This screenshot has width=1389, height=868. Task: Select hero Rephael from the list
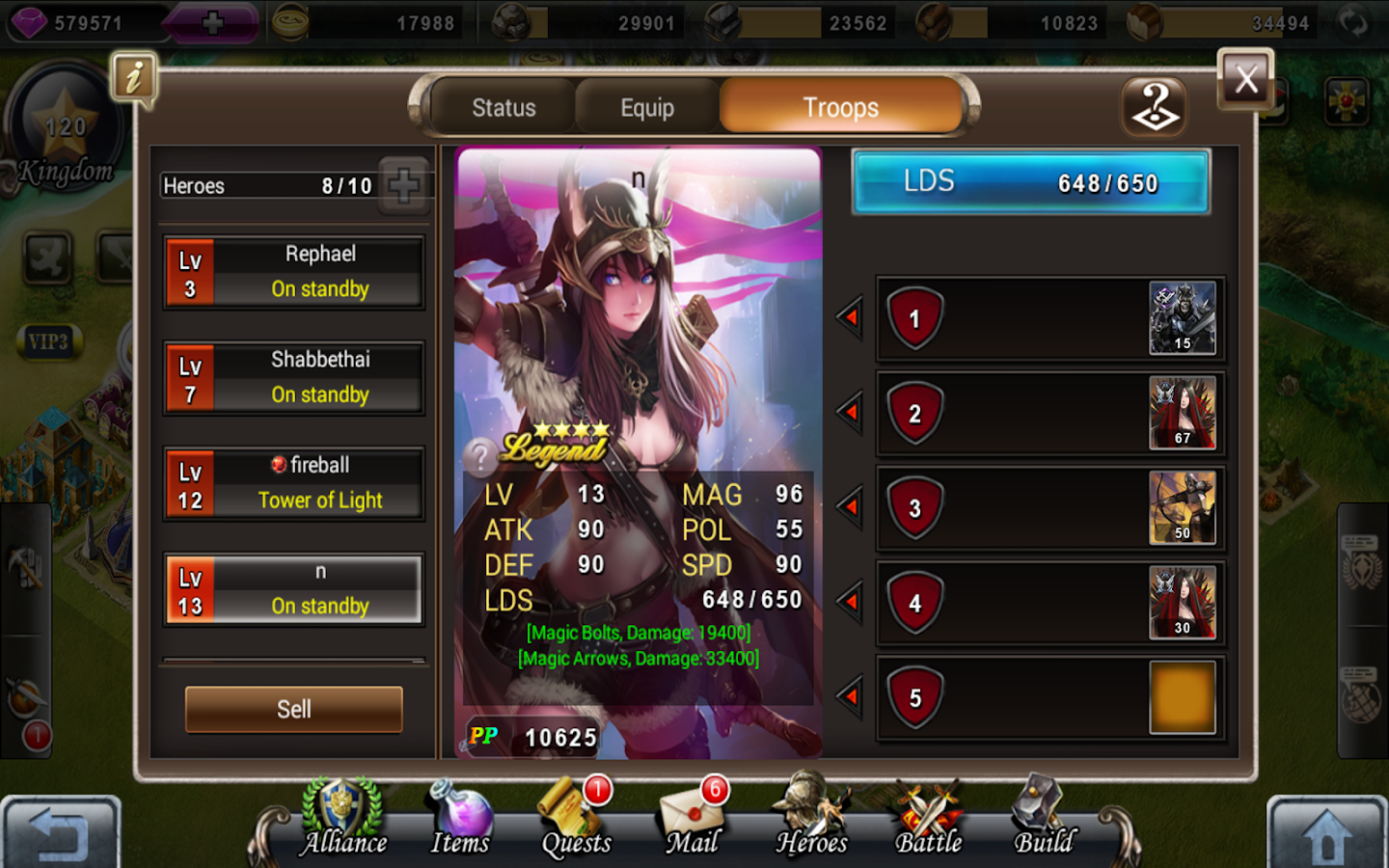click(x=294, y=272)
